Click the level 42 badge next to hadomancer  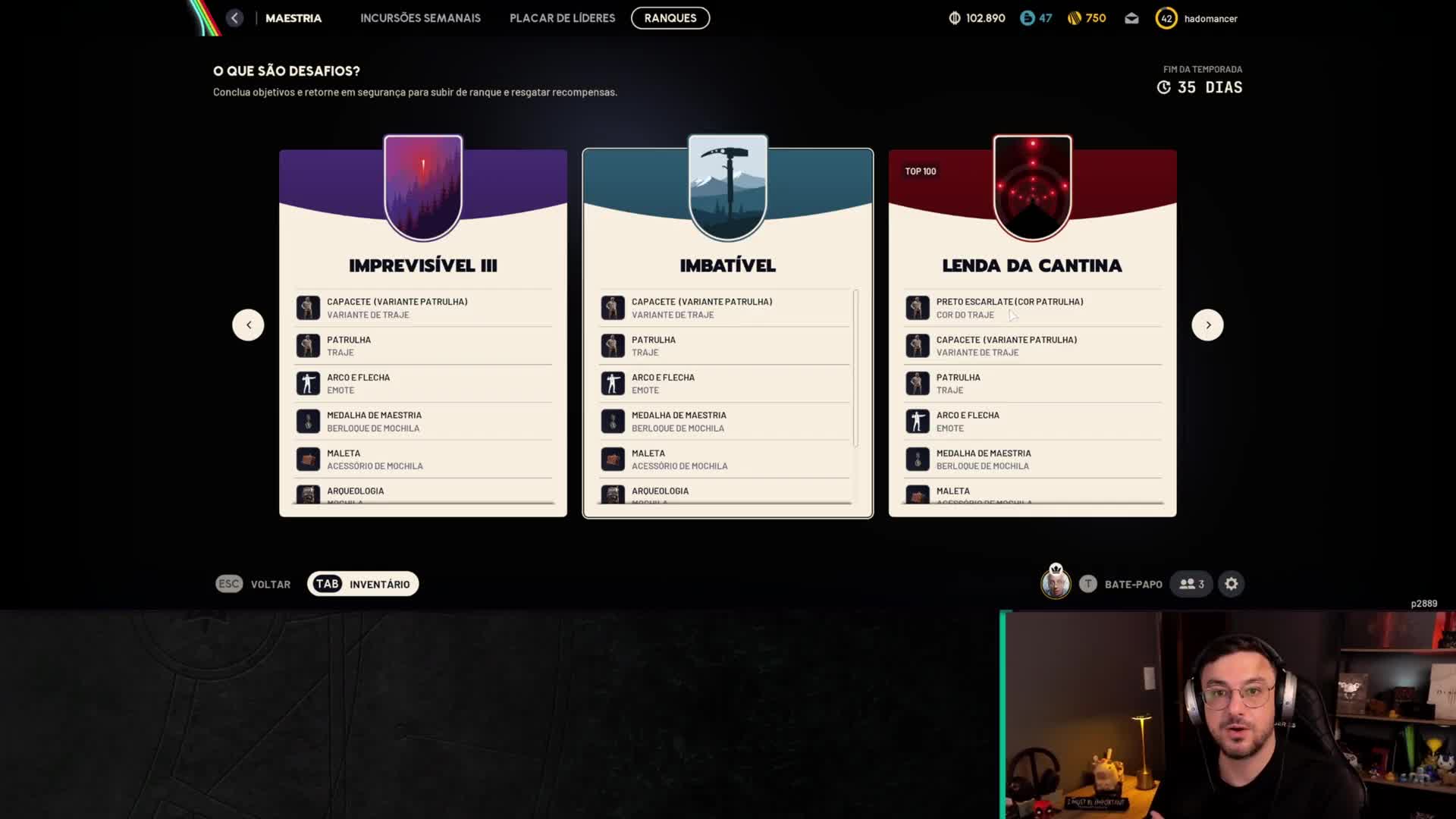1166,17
